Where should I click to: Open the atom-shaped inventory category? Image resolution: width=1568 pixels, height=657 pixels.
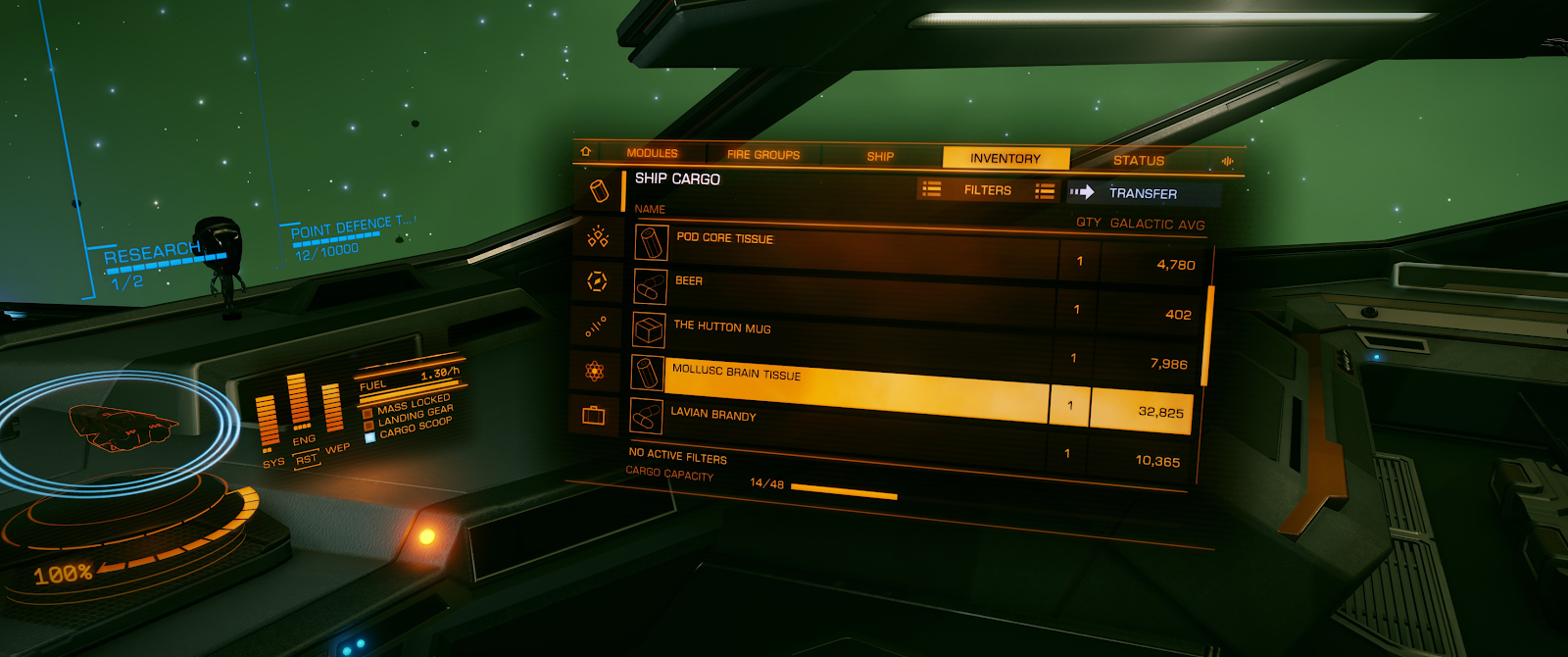click(x=594, y=371)
